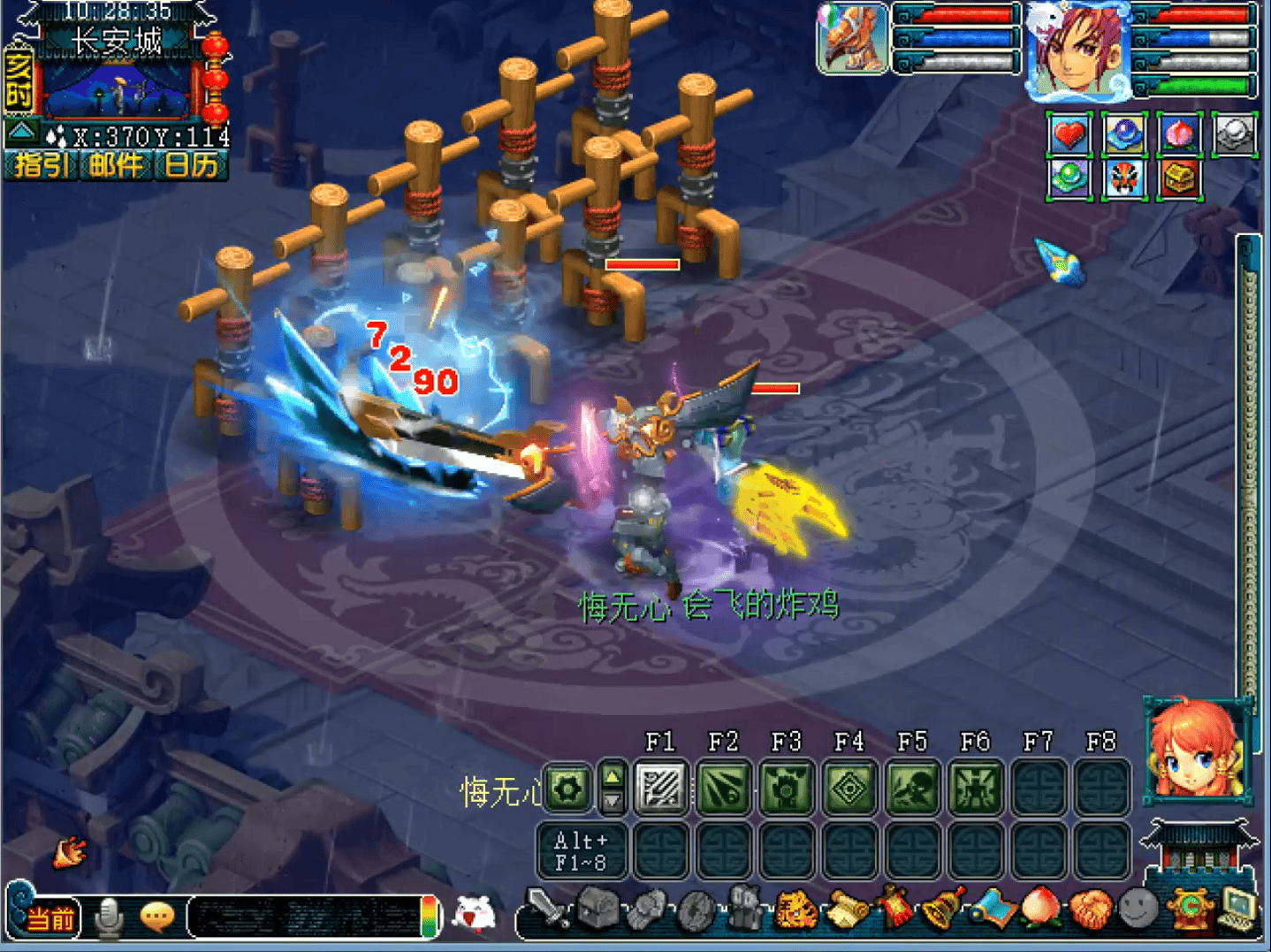
Task: Open the golden treasure chest icon
Action: (1179, 179)
